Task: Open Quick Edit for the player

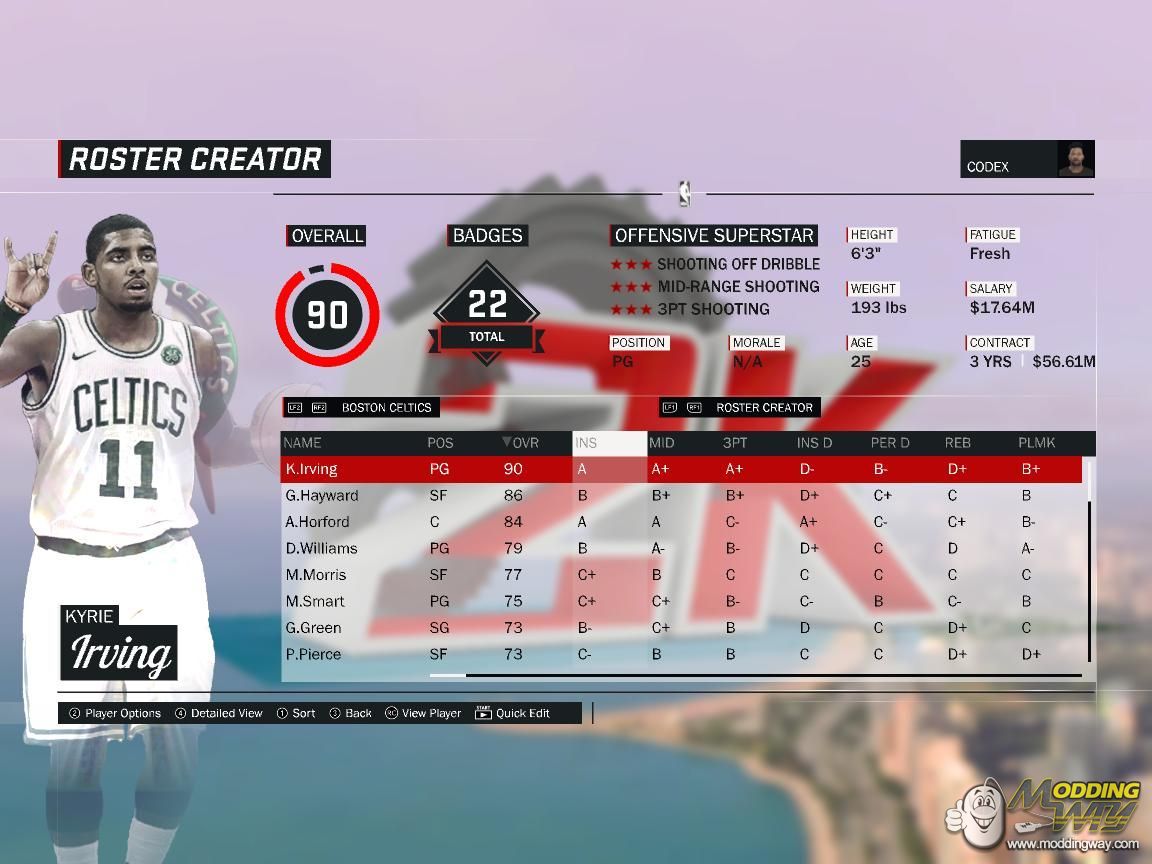Action: click(x=513, y=713)
